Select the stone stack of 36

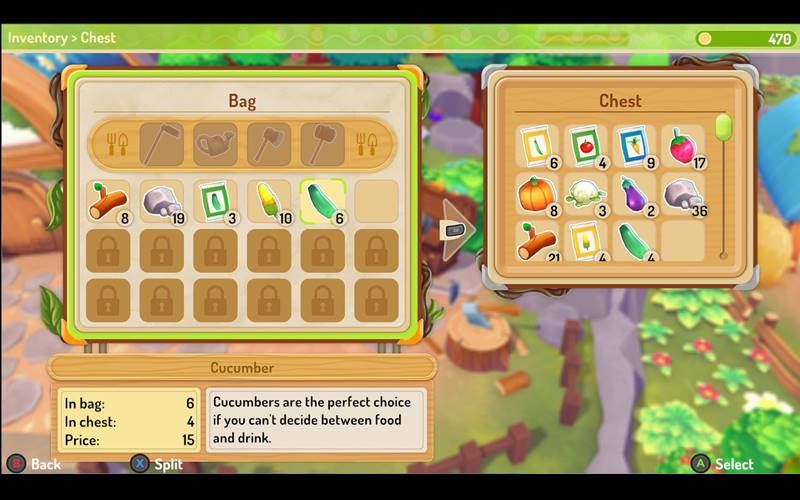[x=682, y=194]
